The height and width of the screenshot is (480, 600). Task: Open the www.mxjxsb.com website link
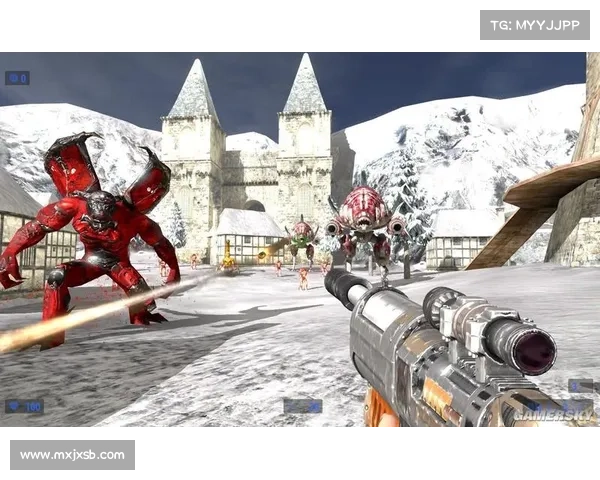(x=72, y=455)
